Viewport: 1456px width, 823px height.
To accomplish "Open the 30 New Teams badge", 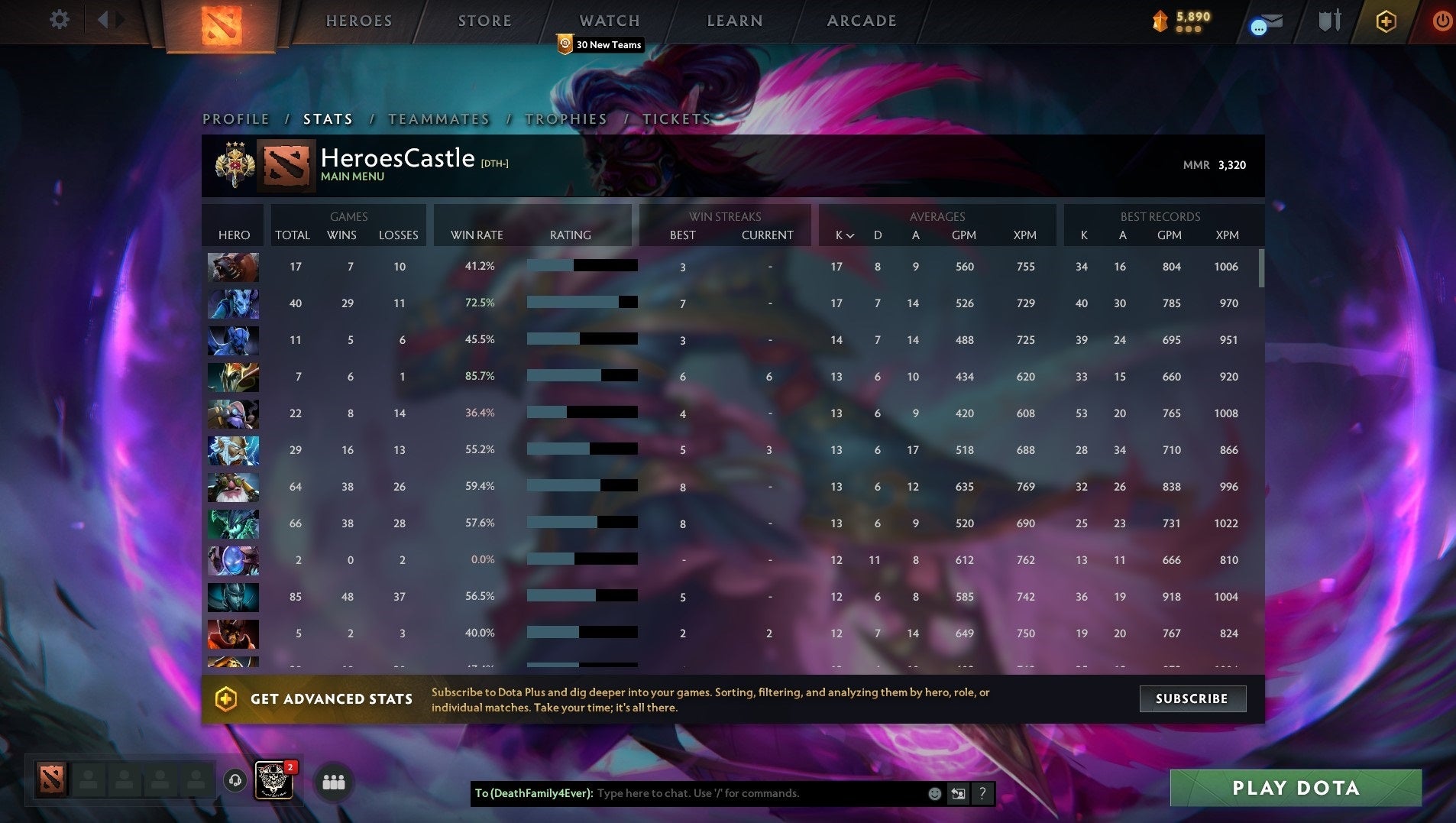I will point(600,44).
